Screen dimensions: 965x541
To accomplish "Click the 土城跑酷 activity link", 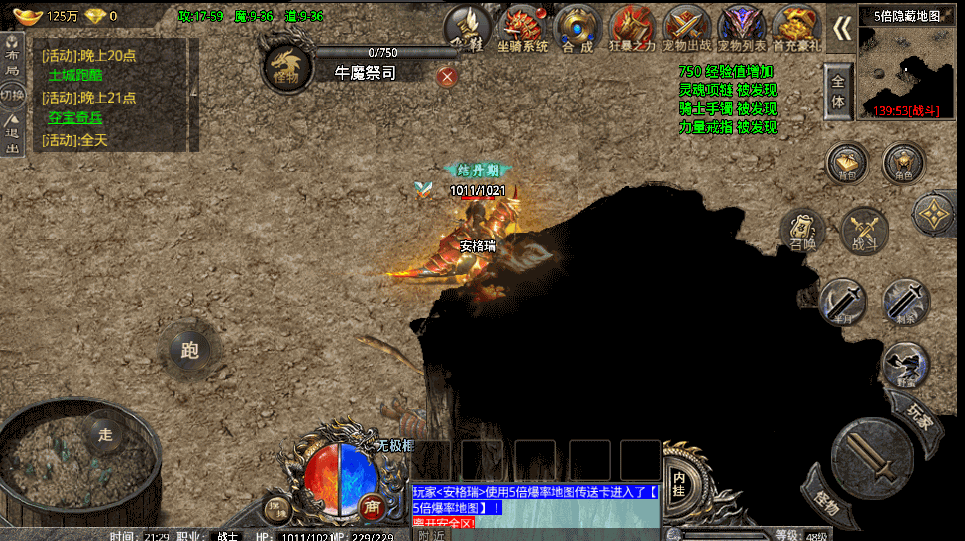I will pyautogui.click(x=76, y=75).
